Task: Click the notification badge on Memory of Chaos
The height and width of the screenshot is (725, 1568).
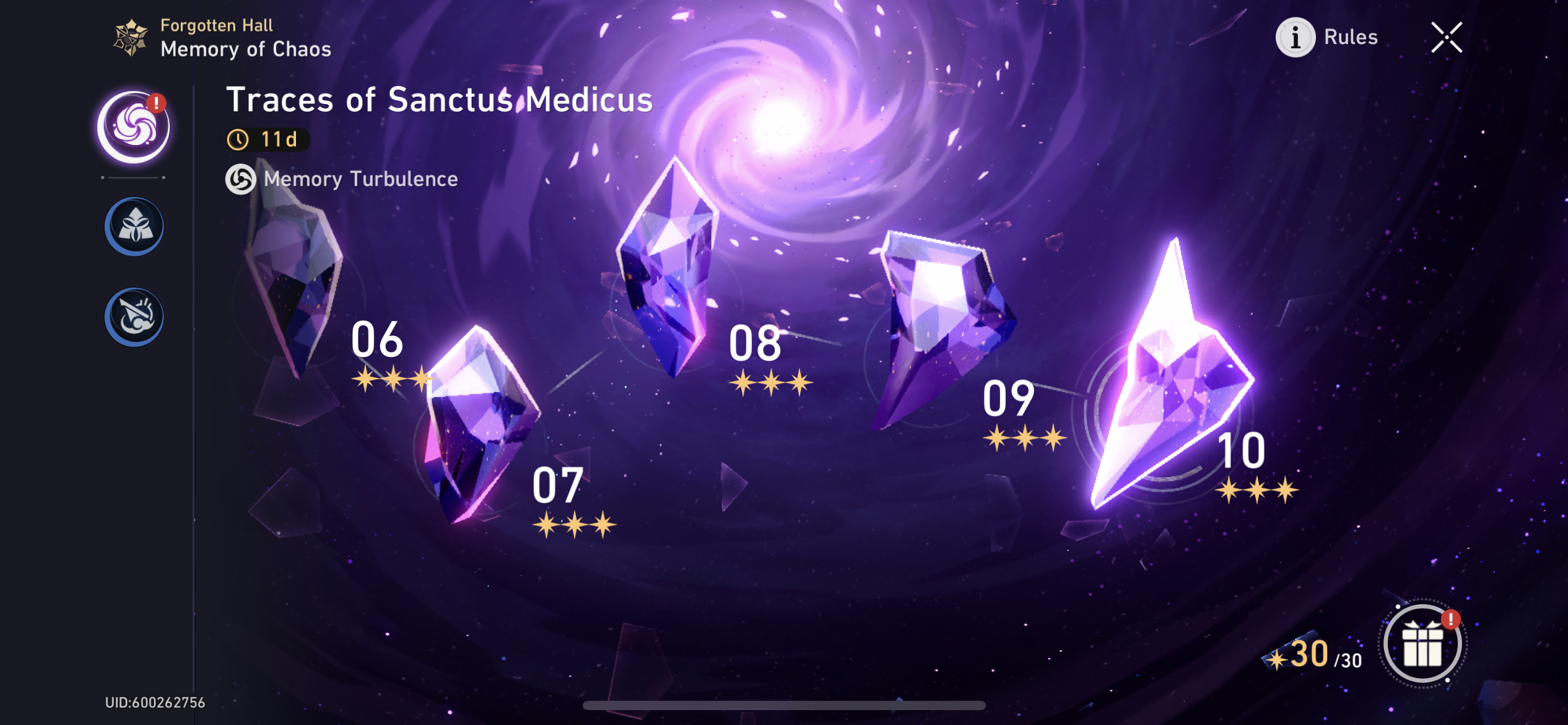Action: tap(157, 103)
